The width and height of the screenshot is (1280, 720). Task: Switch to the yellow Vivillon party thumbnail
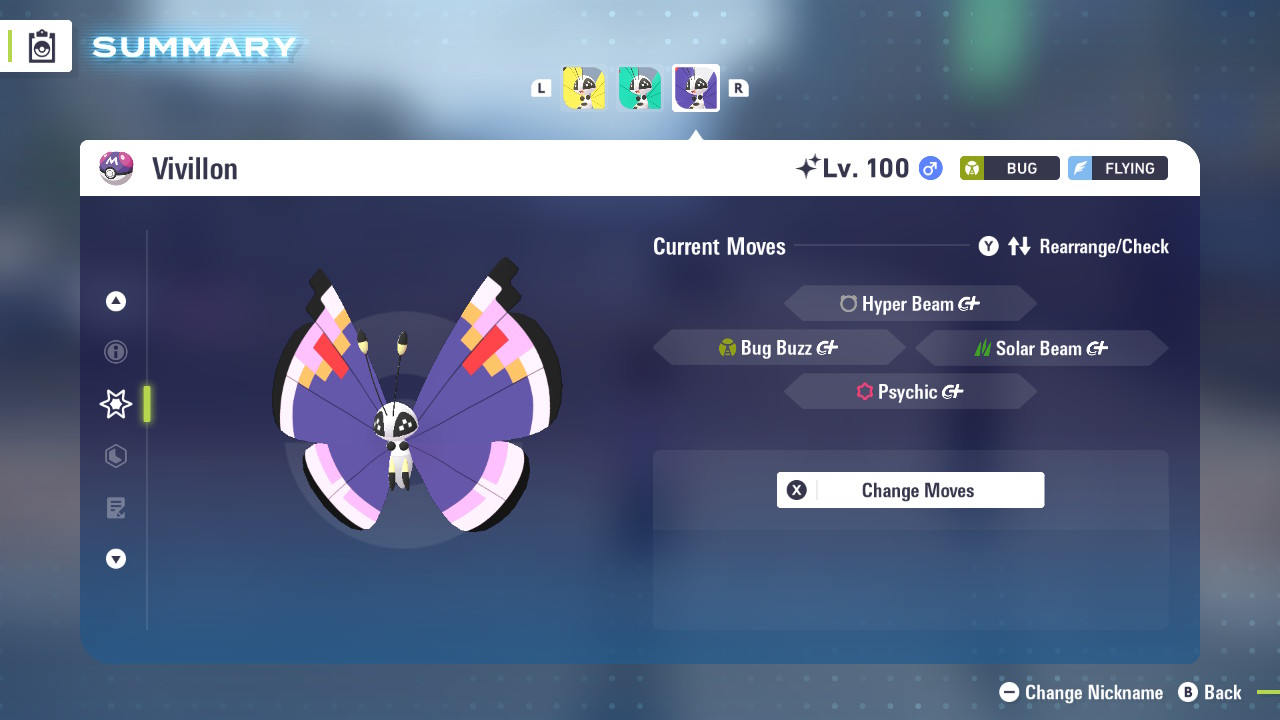pos(584,87)
